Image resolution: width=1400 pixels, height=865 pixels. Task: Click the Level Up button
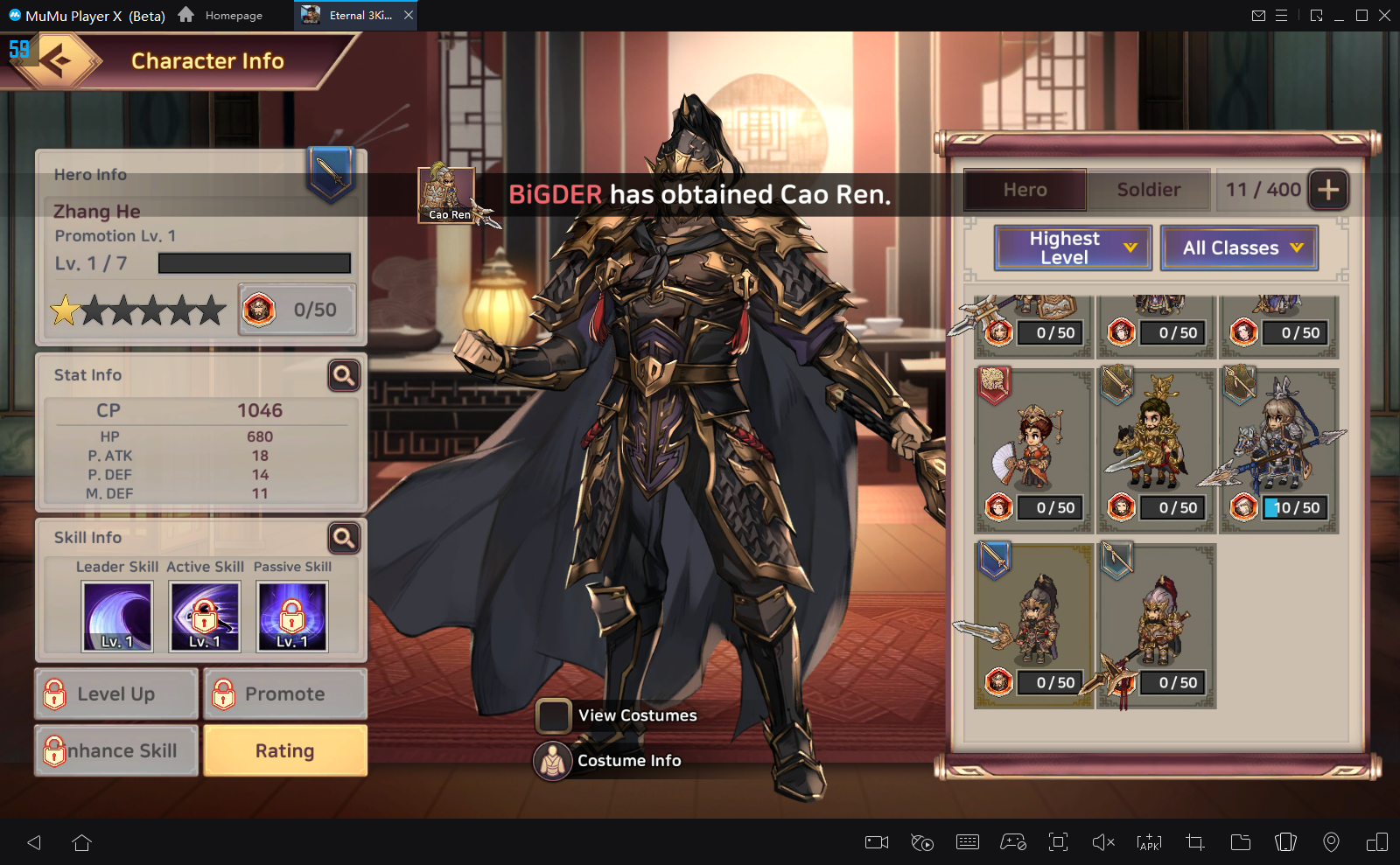[x=116, y=694]
